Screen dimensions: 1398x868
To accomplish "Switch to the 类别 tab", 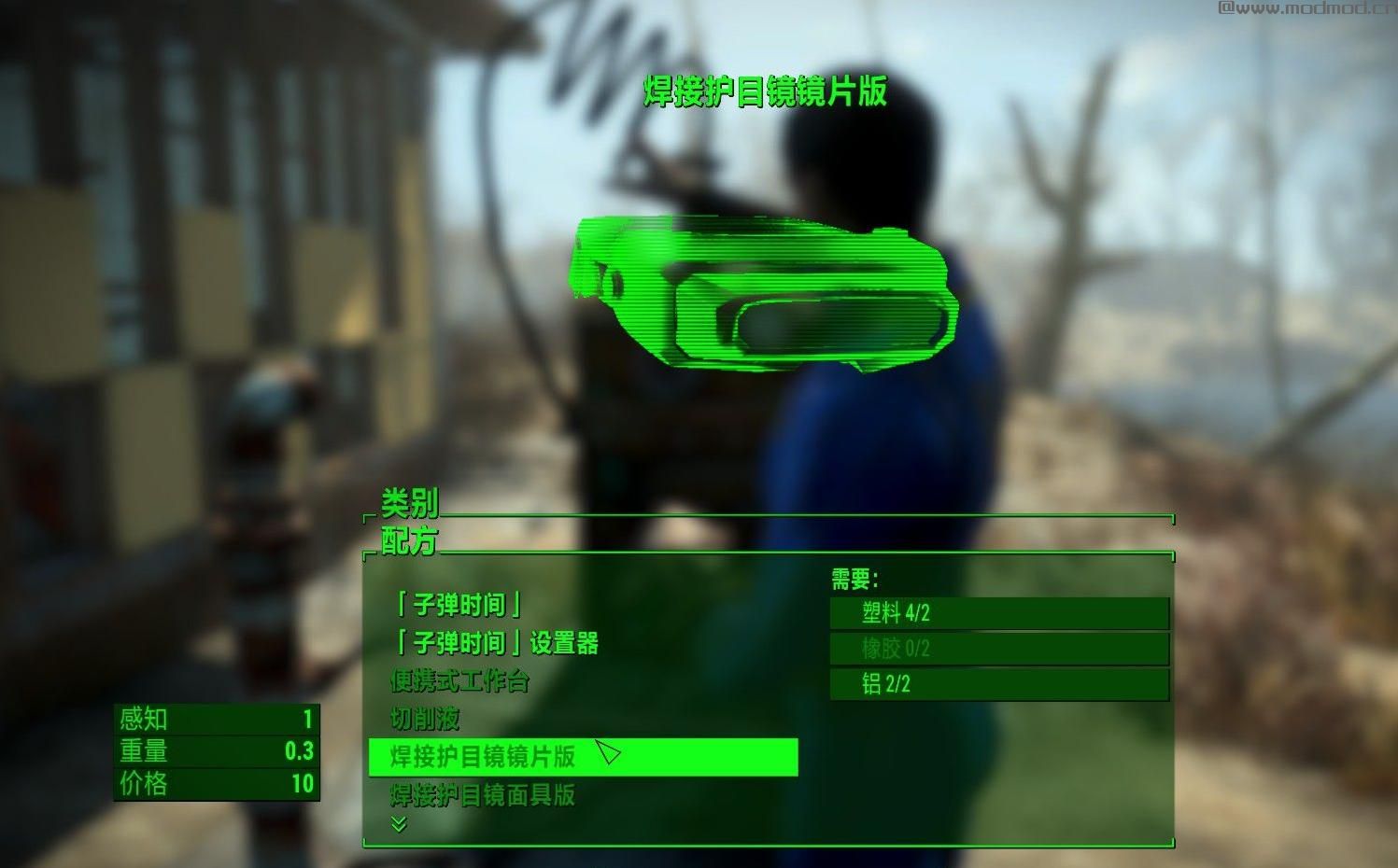I will click(408, 503).
